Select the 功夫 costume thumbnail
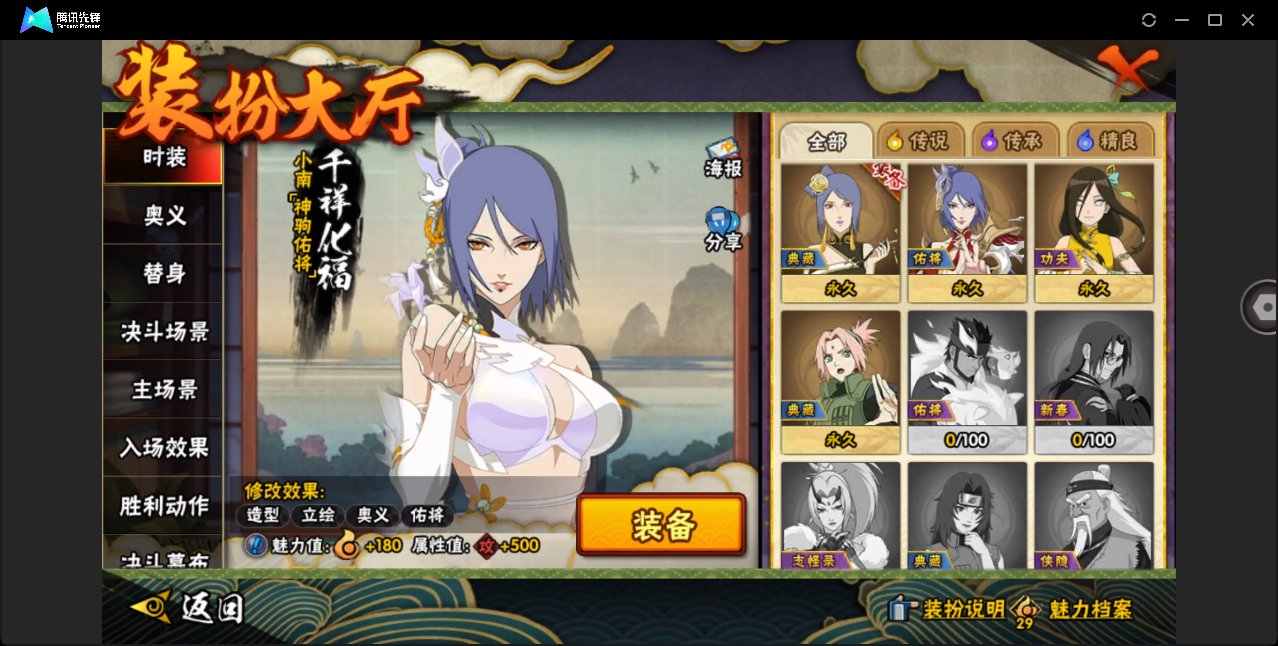Screen dimensions: 1278x646 (1094, 232)
